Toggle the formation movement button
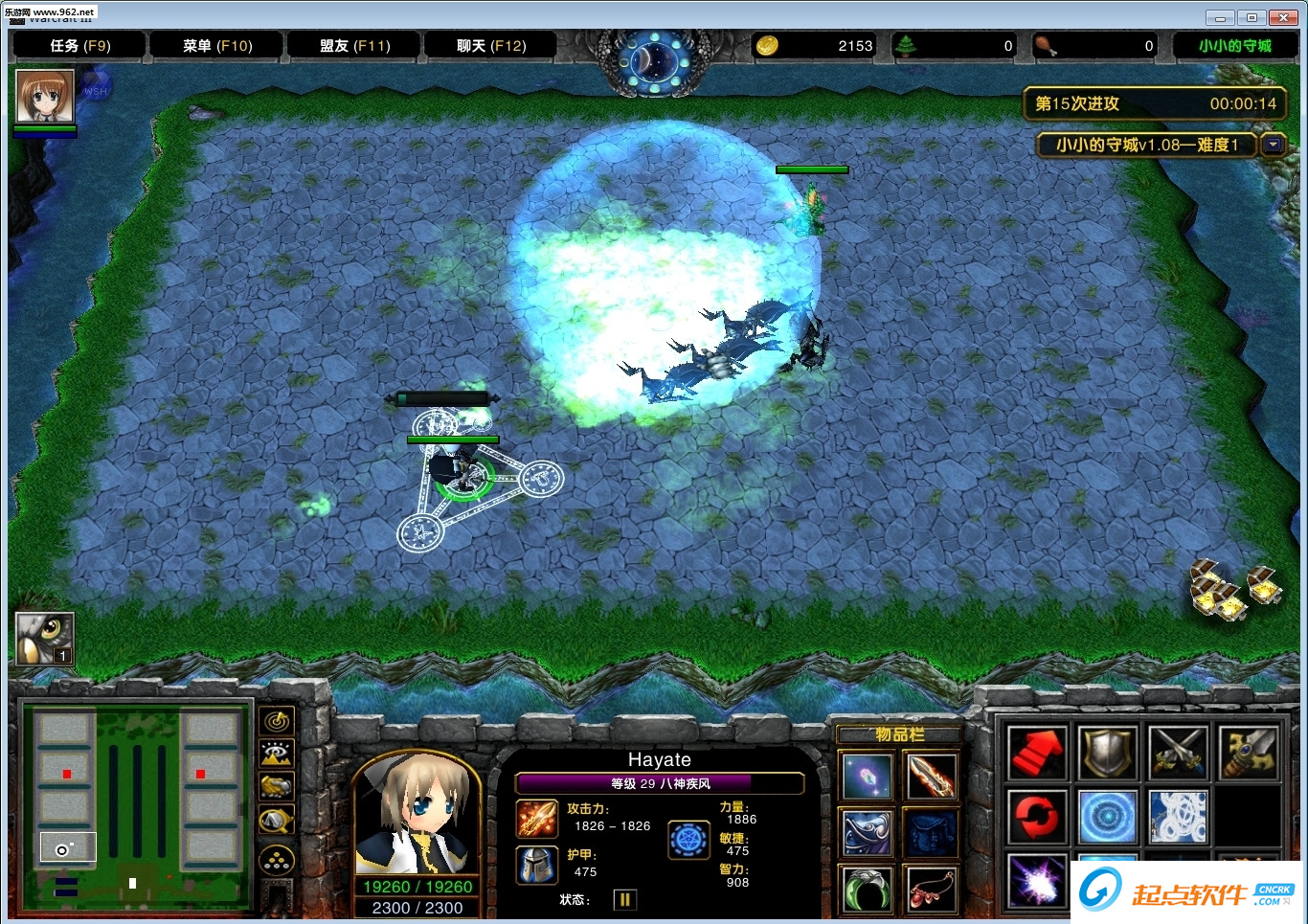The height and width of the screenshot is (924, 1308). [x=277, y=861]
